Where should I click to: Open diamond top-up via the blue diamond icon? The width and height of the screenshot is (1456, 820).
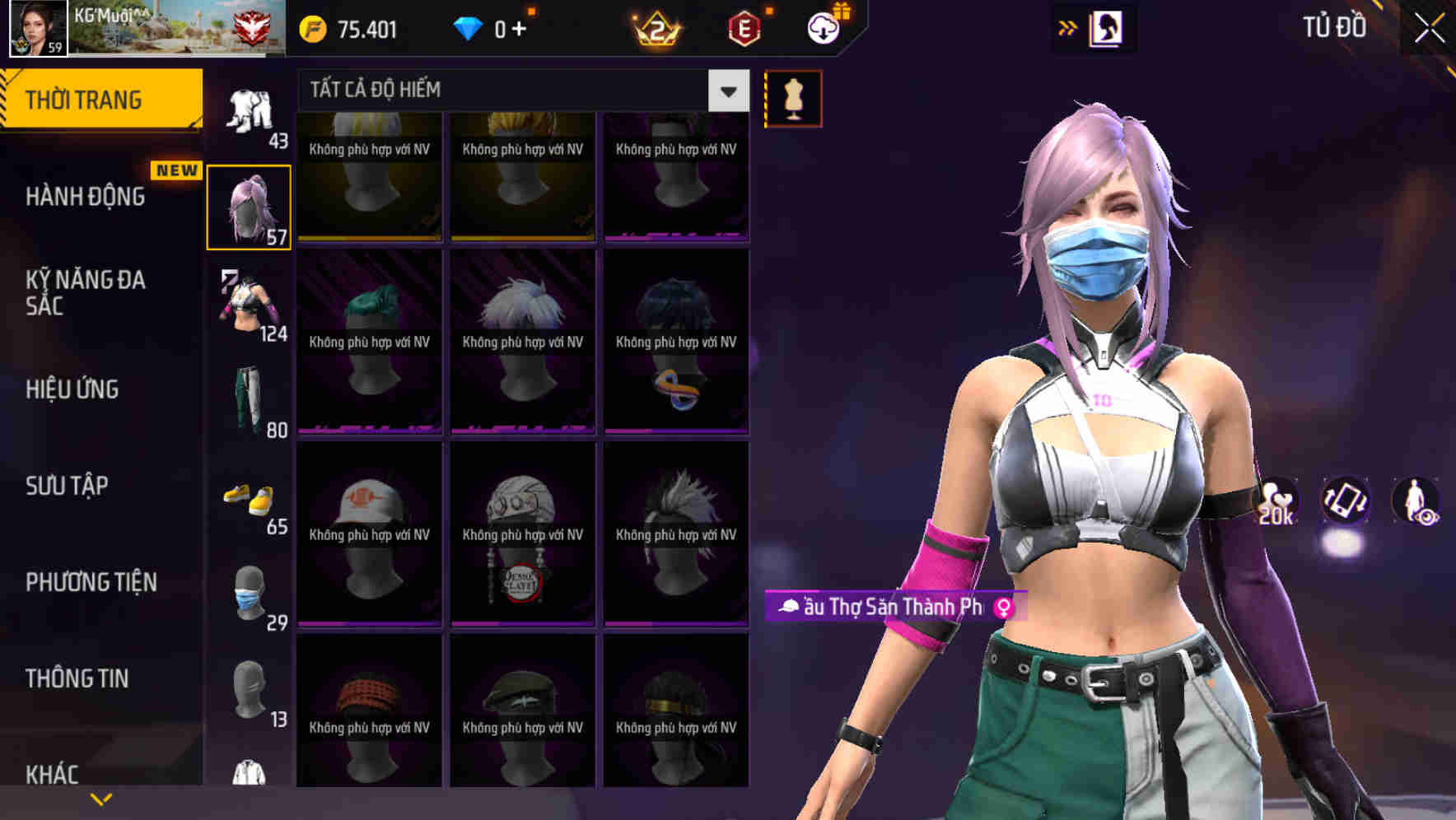click(x=469, y=30)
